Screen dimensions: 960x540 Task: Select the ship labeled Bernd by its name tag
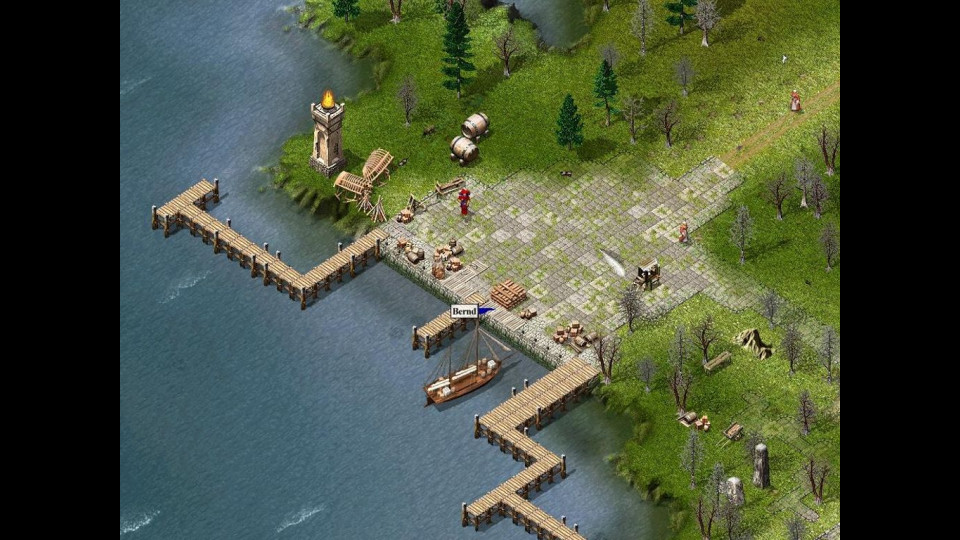(463, 312)
